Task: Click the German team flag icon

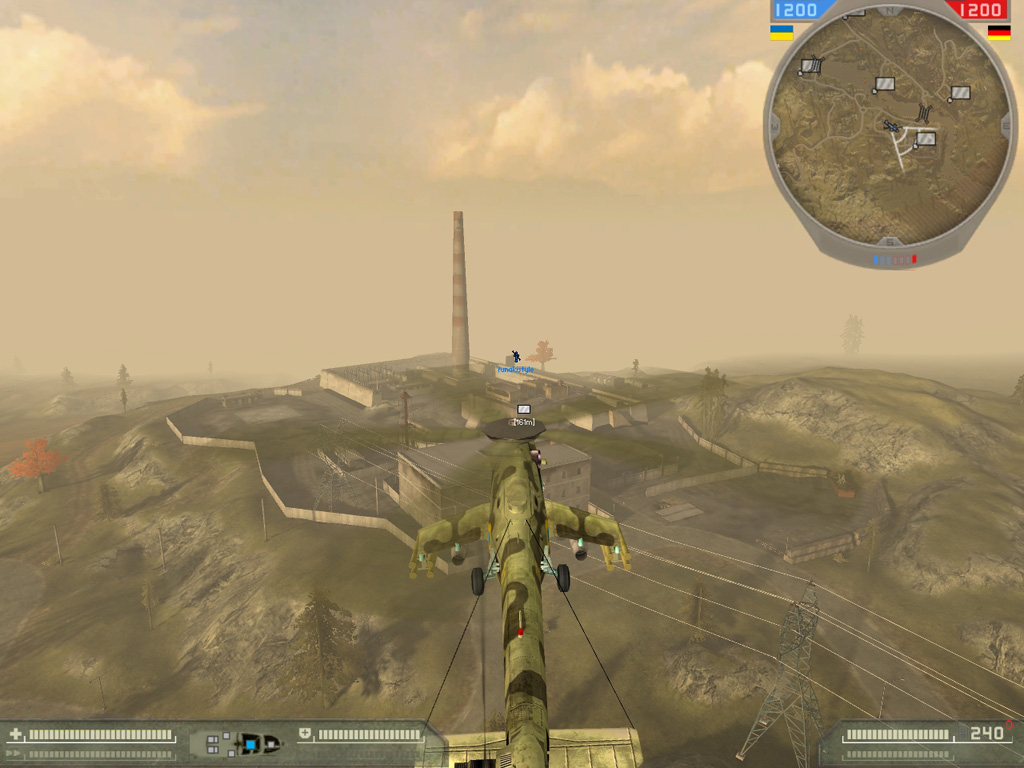Action: (x=998, y=32)
